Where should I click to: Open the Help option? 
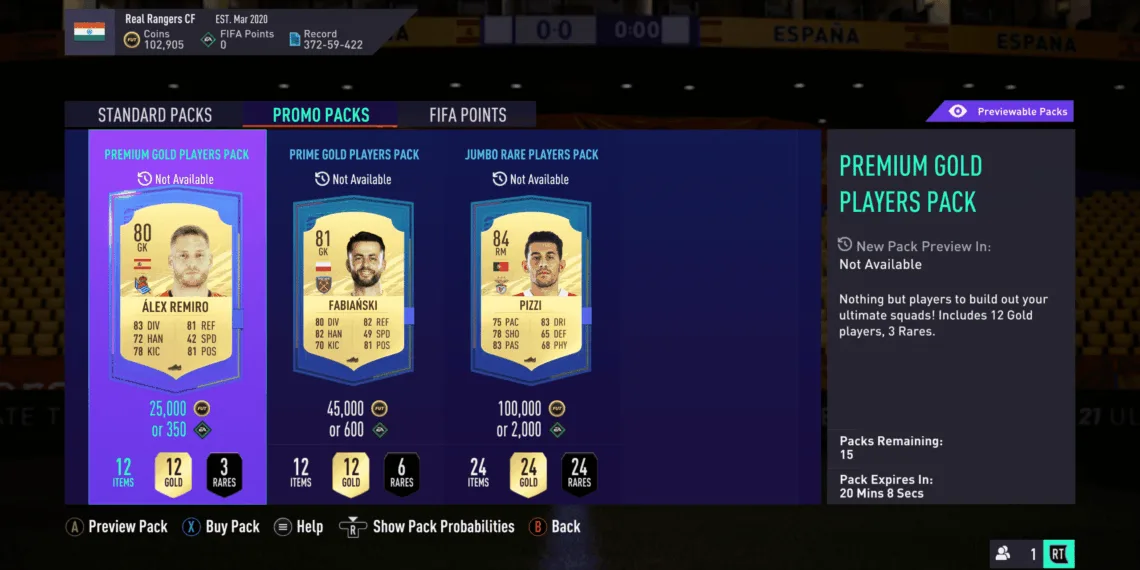point(298,527)
